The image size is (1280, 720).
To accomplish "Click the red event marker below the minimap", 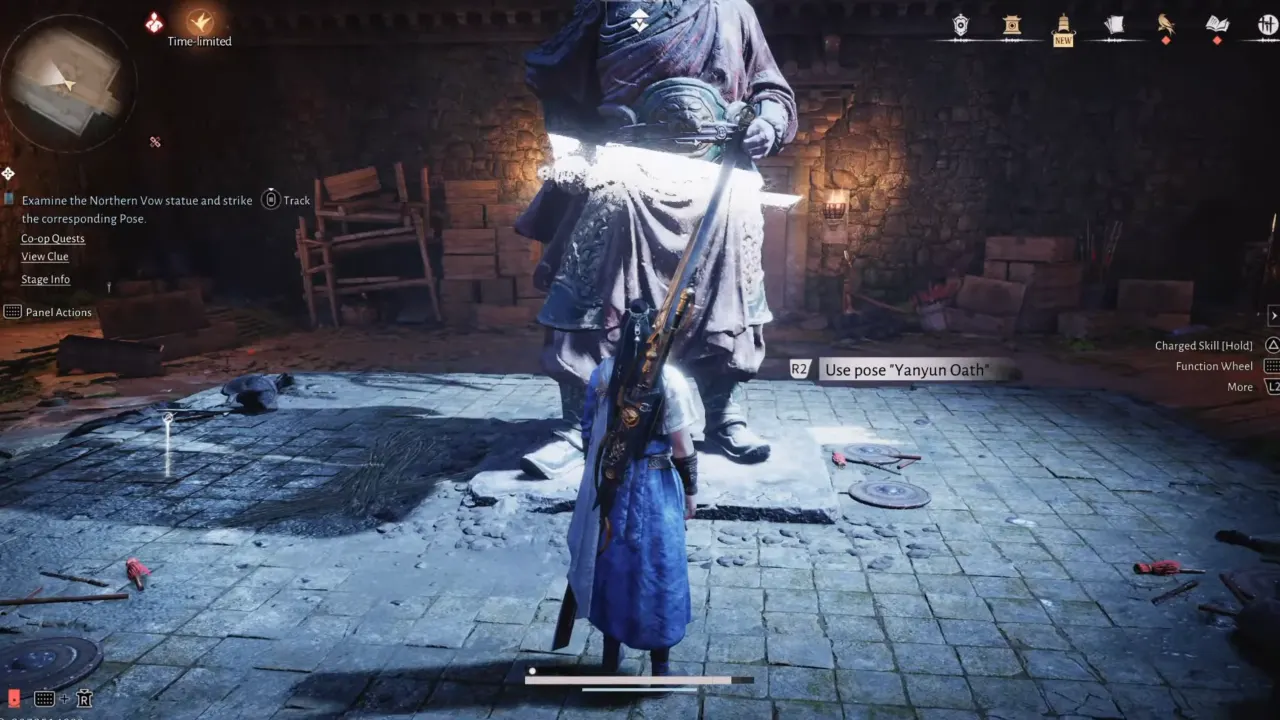I will pos(156,142).
